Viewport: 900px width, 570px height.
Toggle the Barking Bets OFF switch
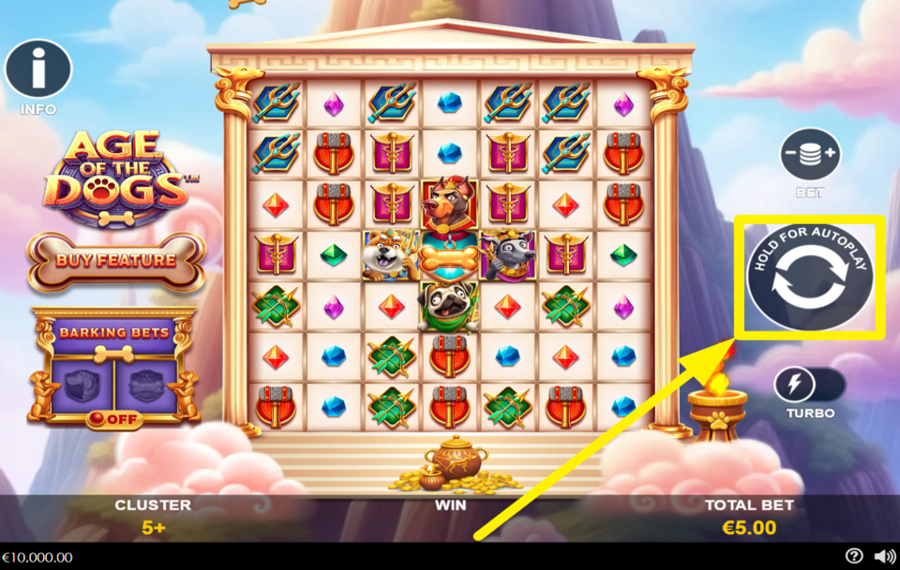pos(114,418)
